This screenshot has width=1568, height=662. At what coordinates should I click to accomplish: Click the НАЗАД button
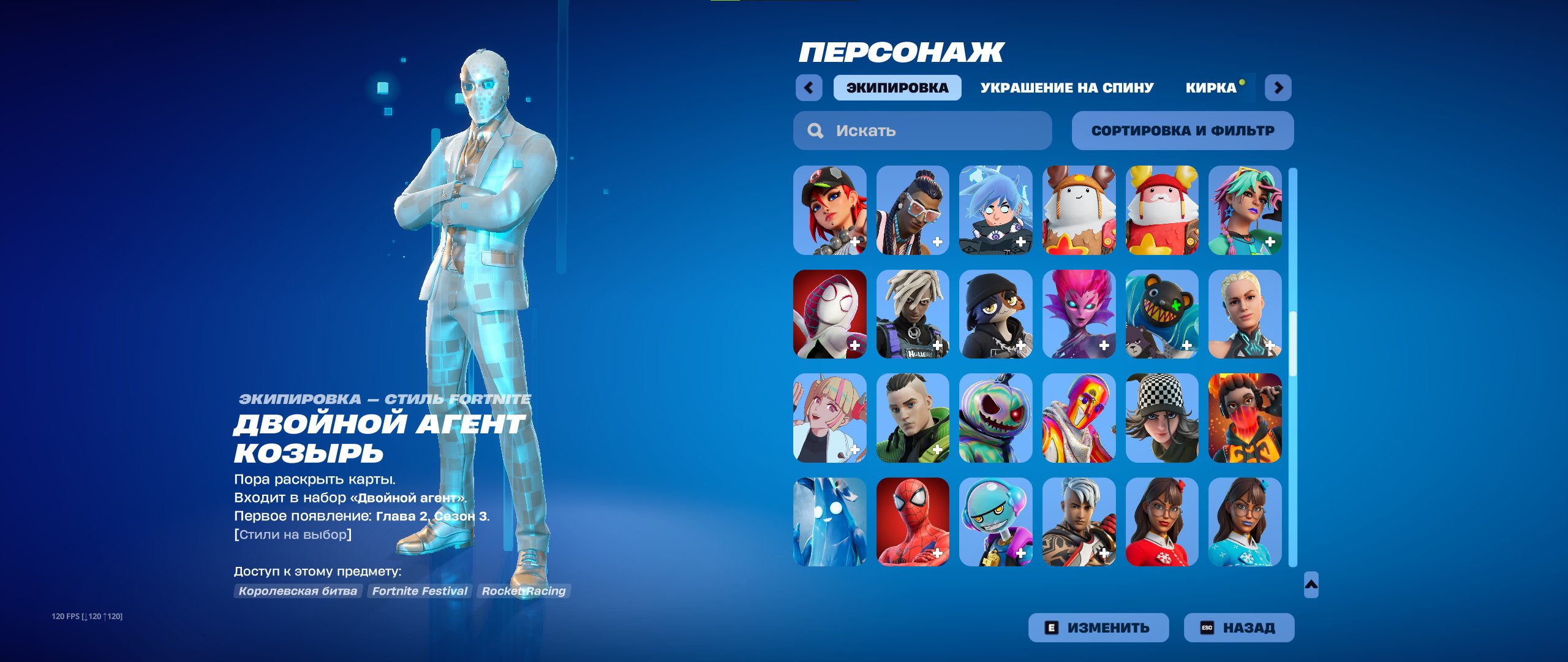click(1238, 627)
